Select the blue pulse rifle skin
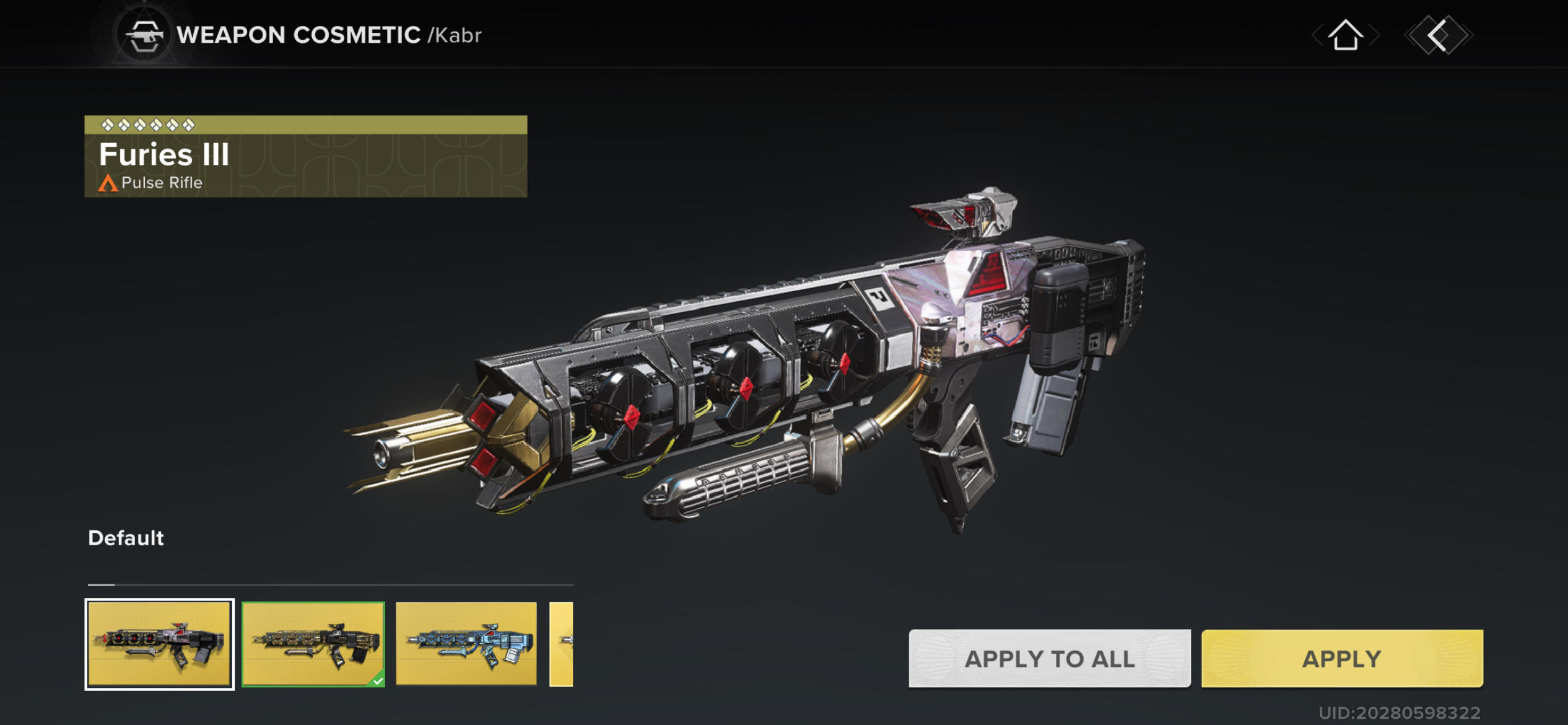This screenshot has width=1568, height=725. coord(466,644)
